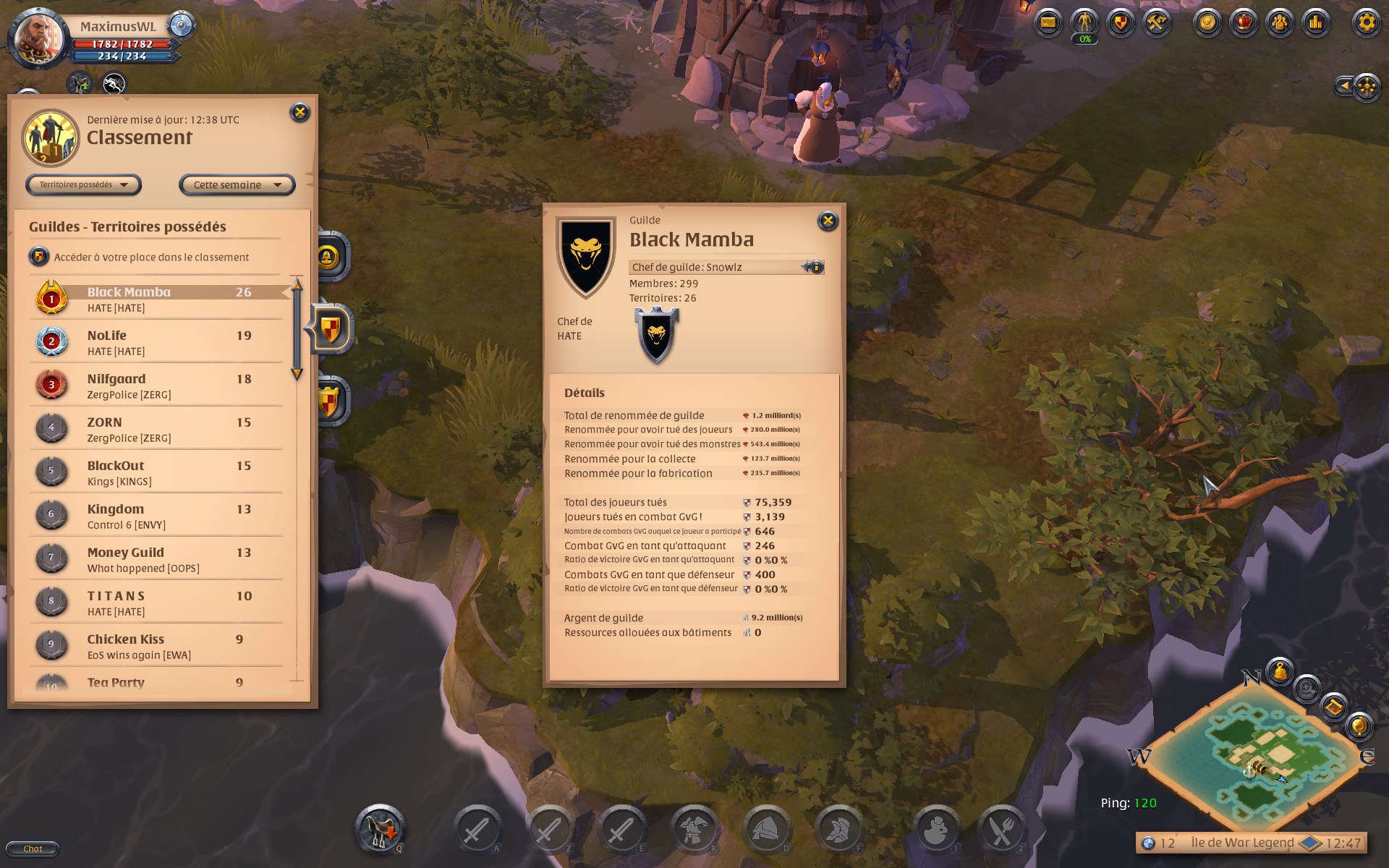Select the NoLife guild ranking row
The height and width of the screenshot is (868, 1389).
tap(159, 342)
